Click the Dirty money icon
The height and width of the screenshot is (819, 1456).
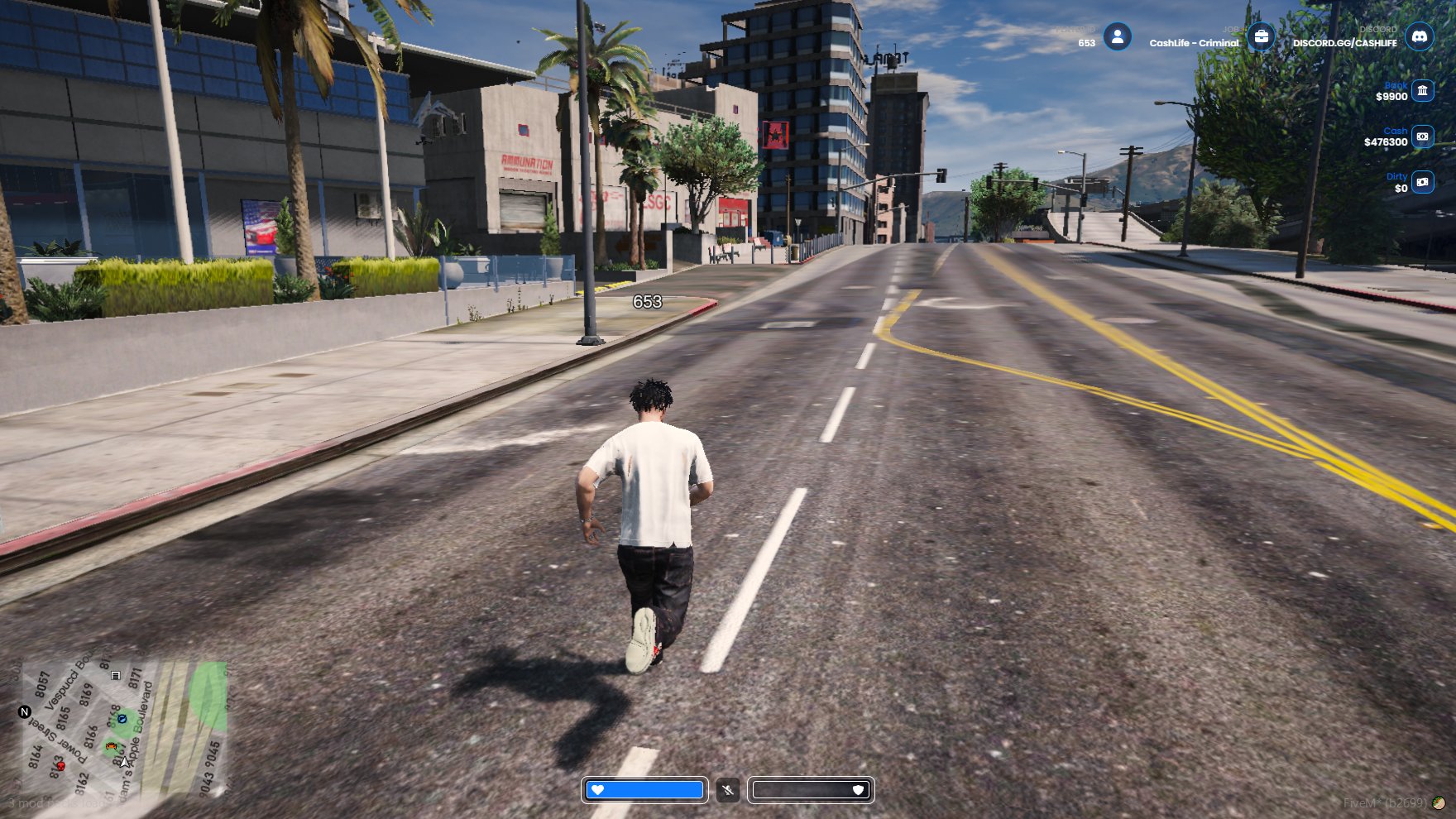[x=1422, y=182]
